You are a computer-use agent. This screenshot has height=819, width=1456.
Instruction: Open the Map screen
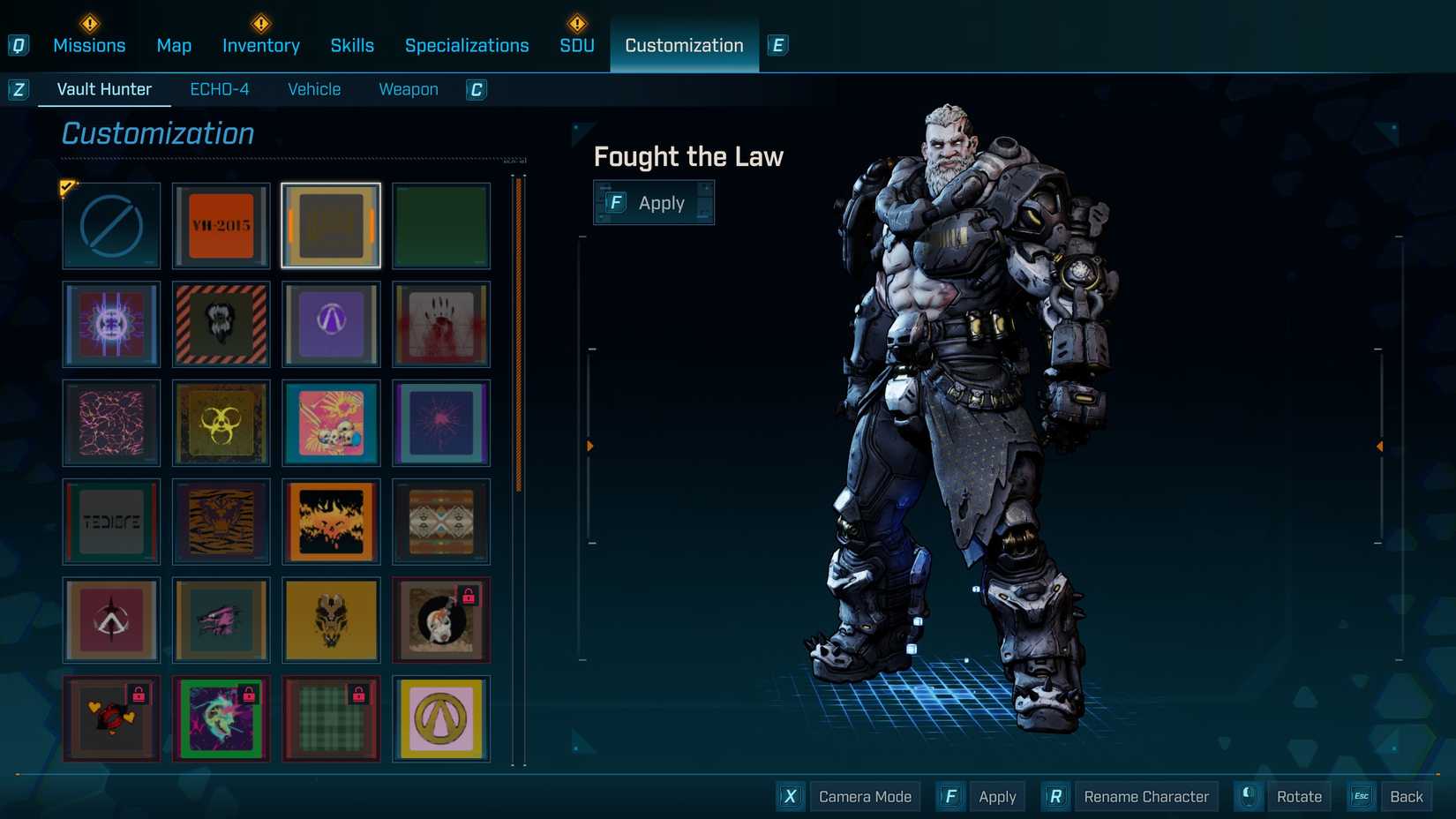[174, 45]
